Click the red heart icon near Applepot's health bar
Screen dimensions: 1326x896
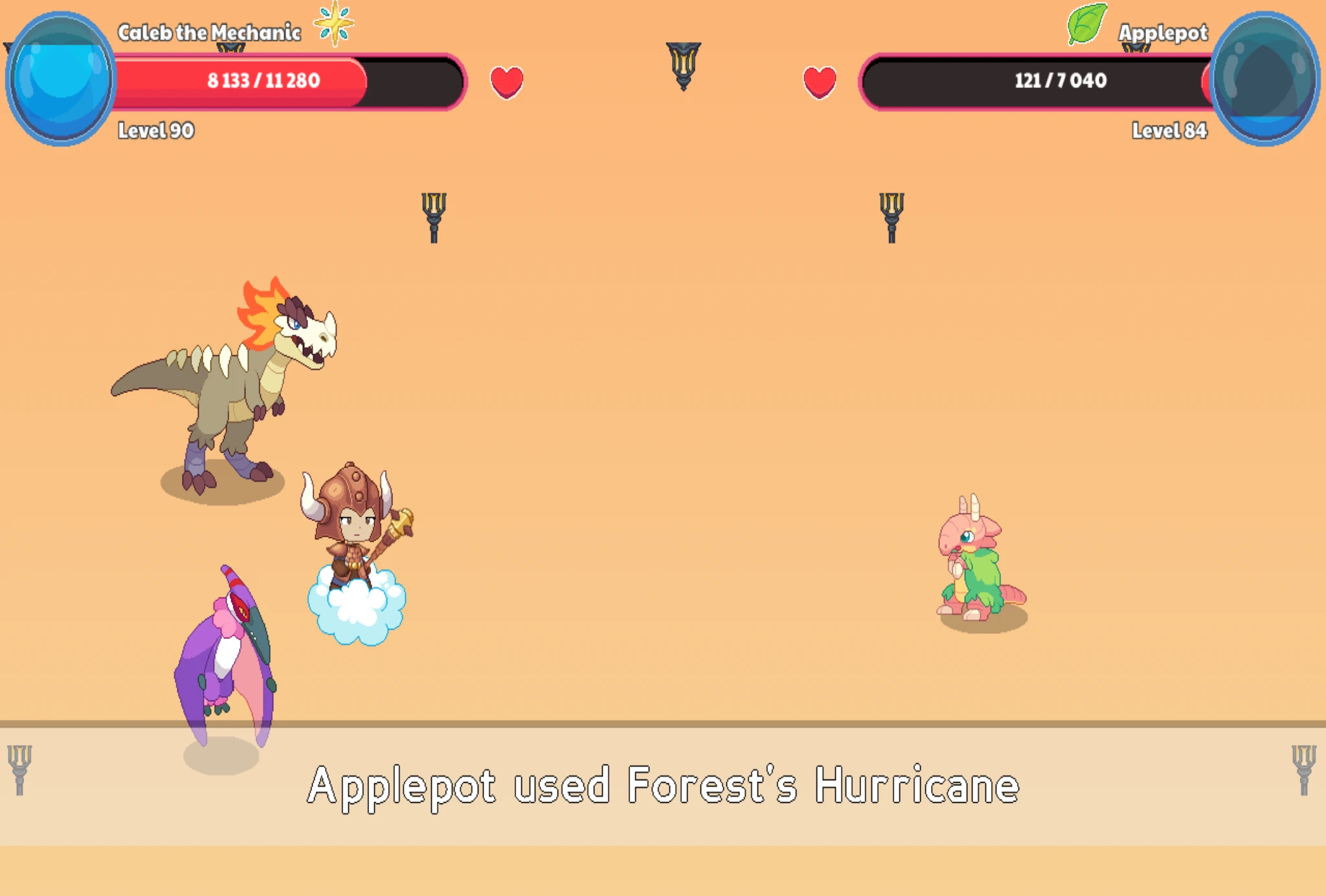pyautogui.click(x=818, y=82)
